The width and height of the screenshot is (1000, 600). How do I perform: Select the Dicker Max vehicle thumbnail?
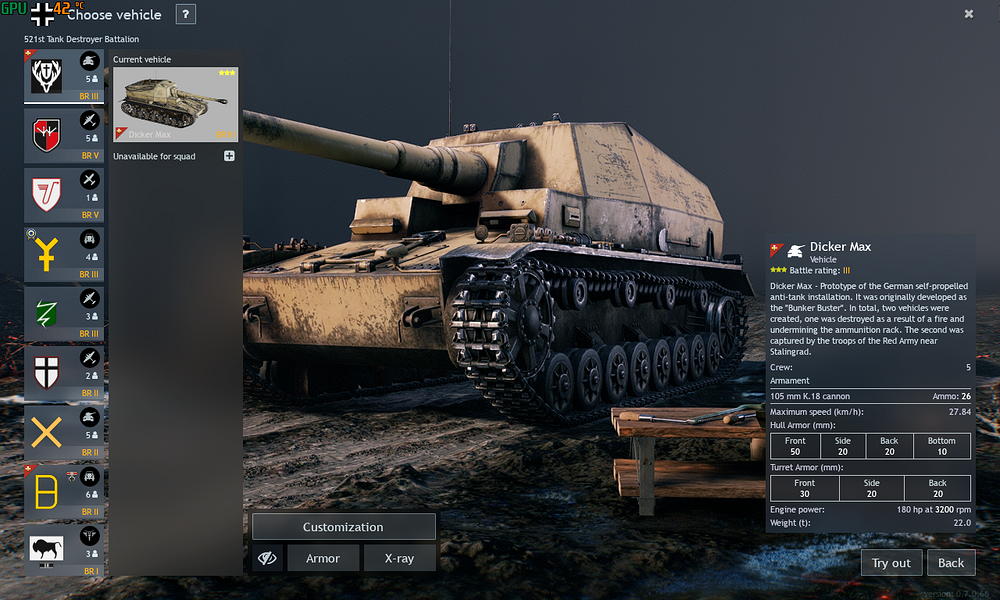pos(175,105)
